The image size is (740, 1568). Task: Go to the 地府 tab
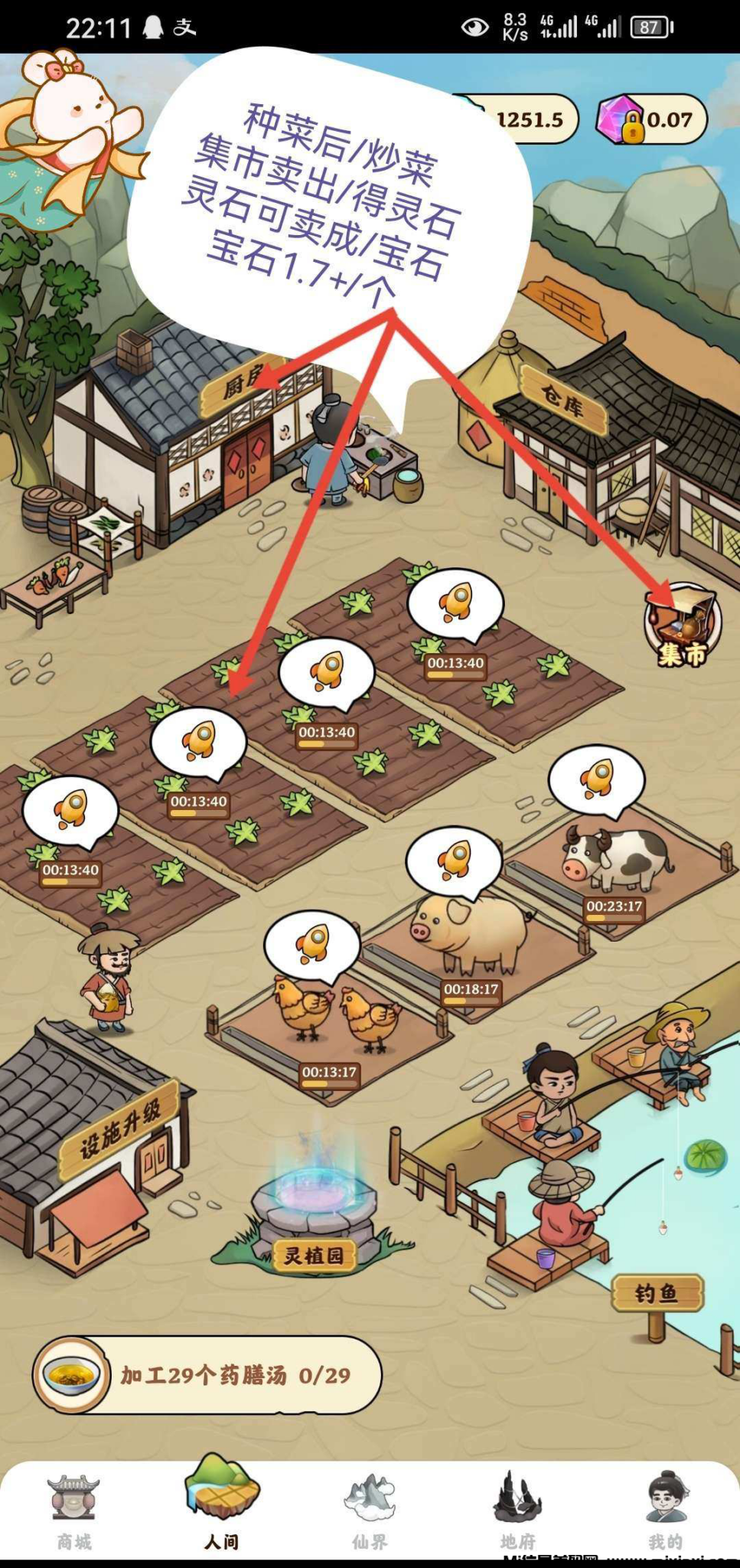tap(518, 1510)
